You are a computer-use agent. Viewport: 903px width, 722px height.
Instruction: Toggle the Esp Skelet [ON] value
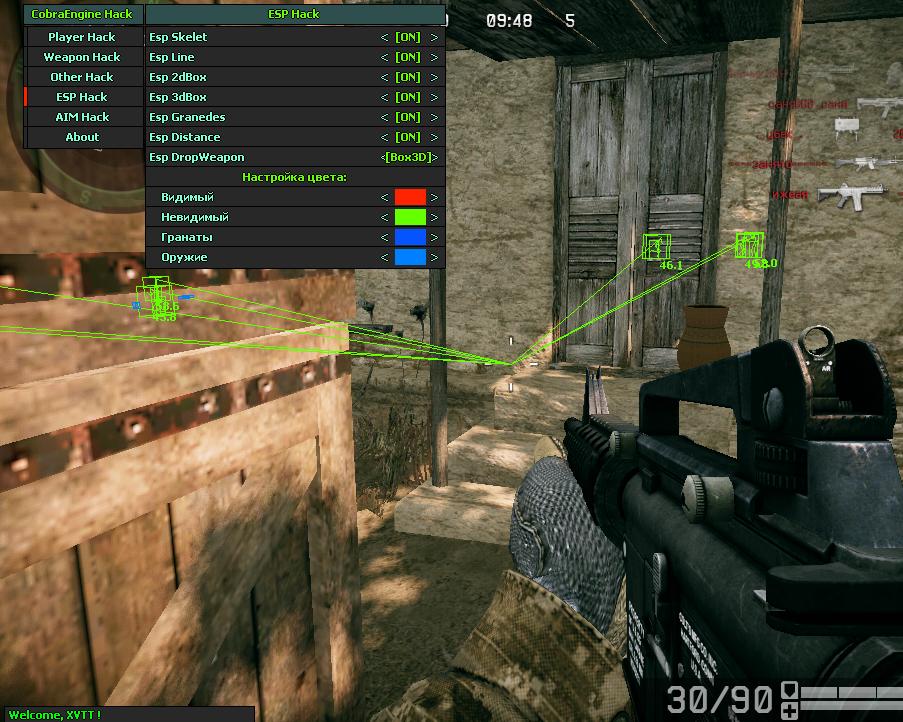[x=408, y=37]
